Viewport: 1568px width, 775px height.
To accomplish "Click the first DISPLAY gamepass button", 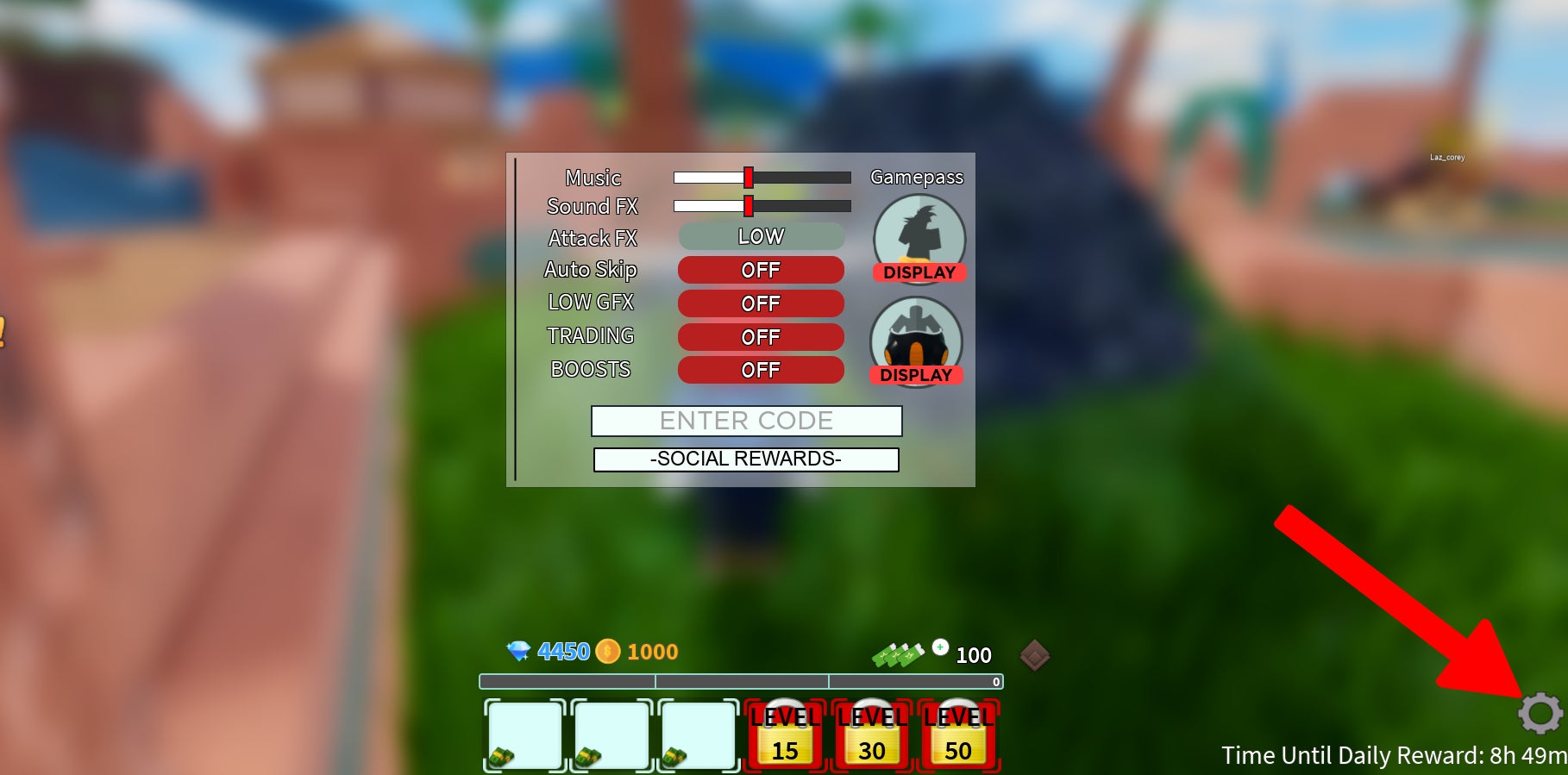I will (919, 272).
